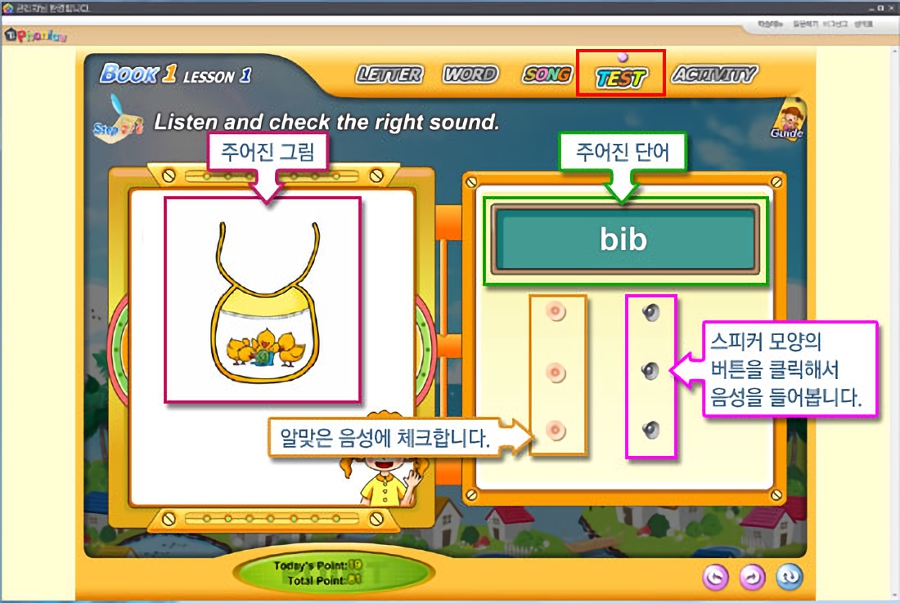Open the ACTIVITY section
This screenshot has width=900, height=603.
click(714, 75)
